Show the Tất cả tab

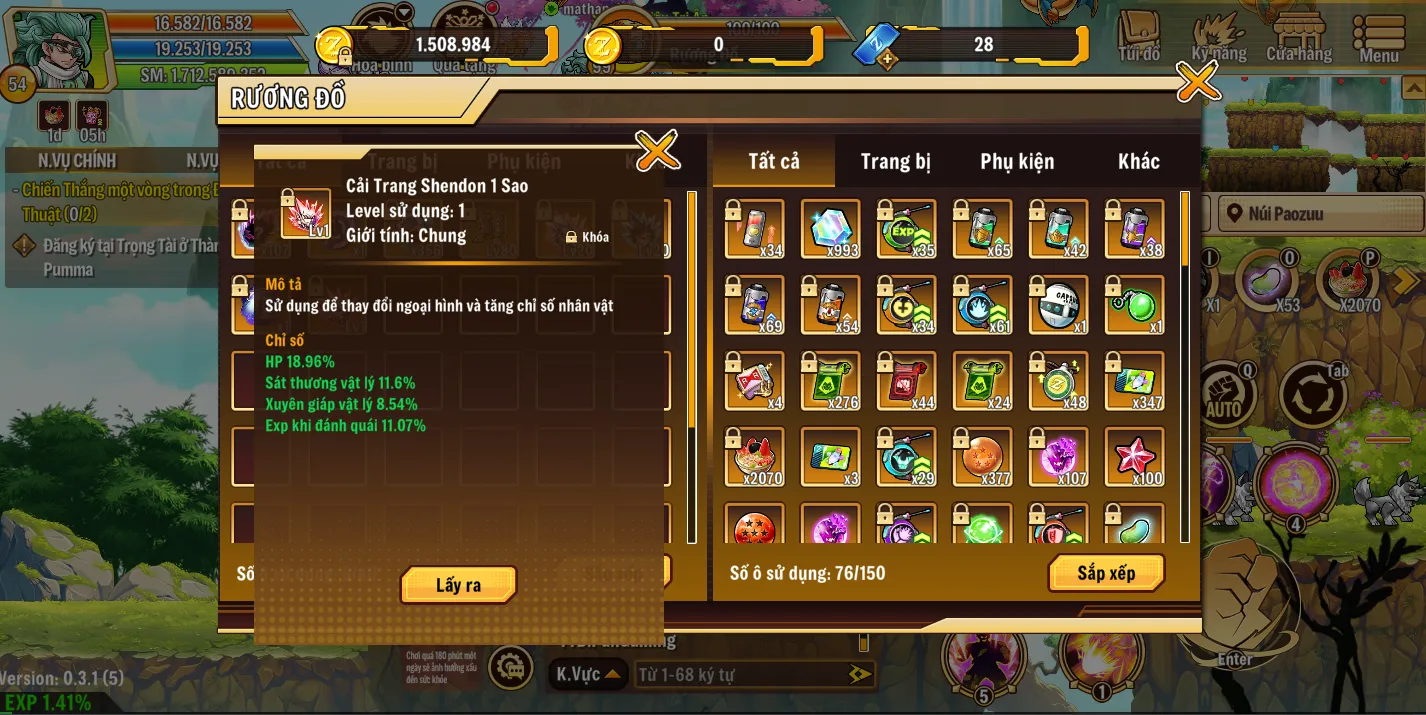pos(774,162)
